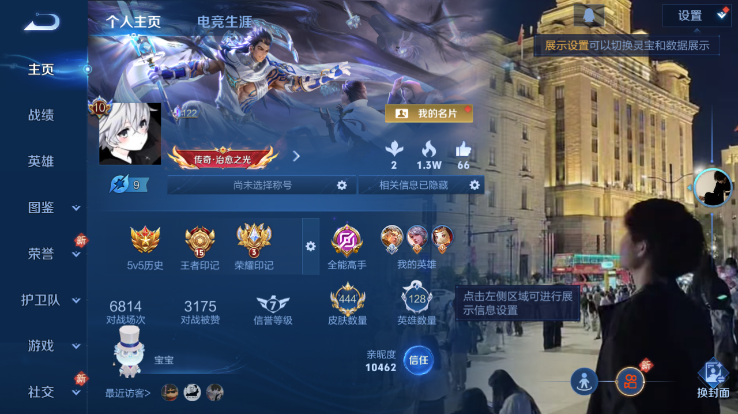Tap the 信任 intimacy button
Image resolution: width=738 pixels, height=414 pixels.
point(418,360)
